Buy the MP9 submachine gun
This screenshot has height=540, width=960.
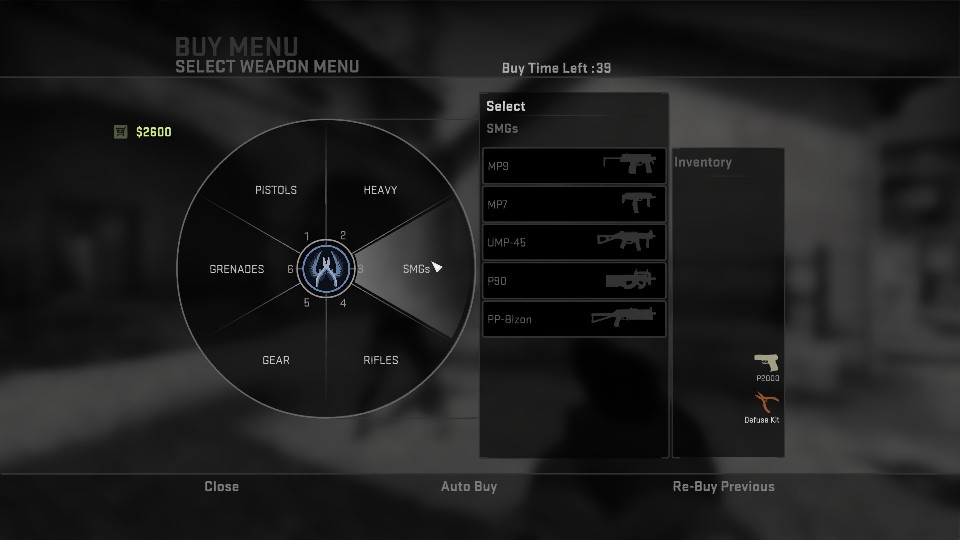pyautogui.click(x=574, y=166)
